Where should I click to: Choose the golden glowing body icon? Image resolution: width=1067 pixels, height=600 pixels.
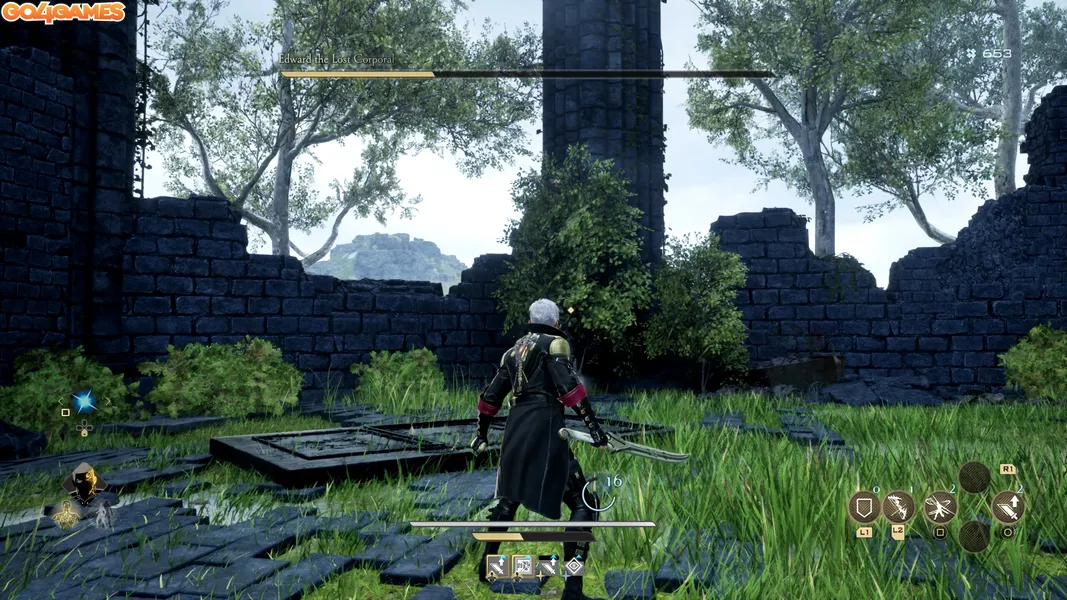67,516
